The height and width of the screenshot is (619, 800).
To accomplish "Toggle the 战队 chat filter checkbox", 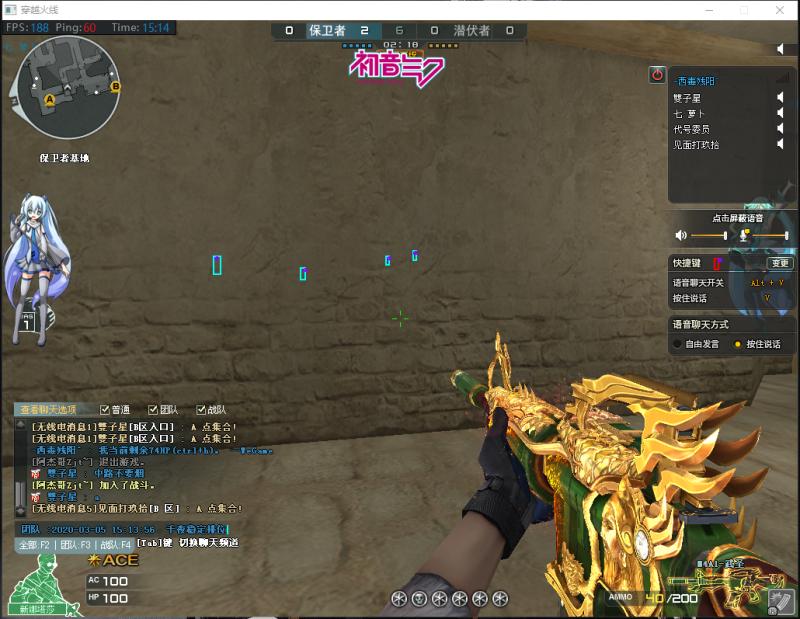I will pyautogui.click(x=201, y=410).
